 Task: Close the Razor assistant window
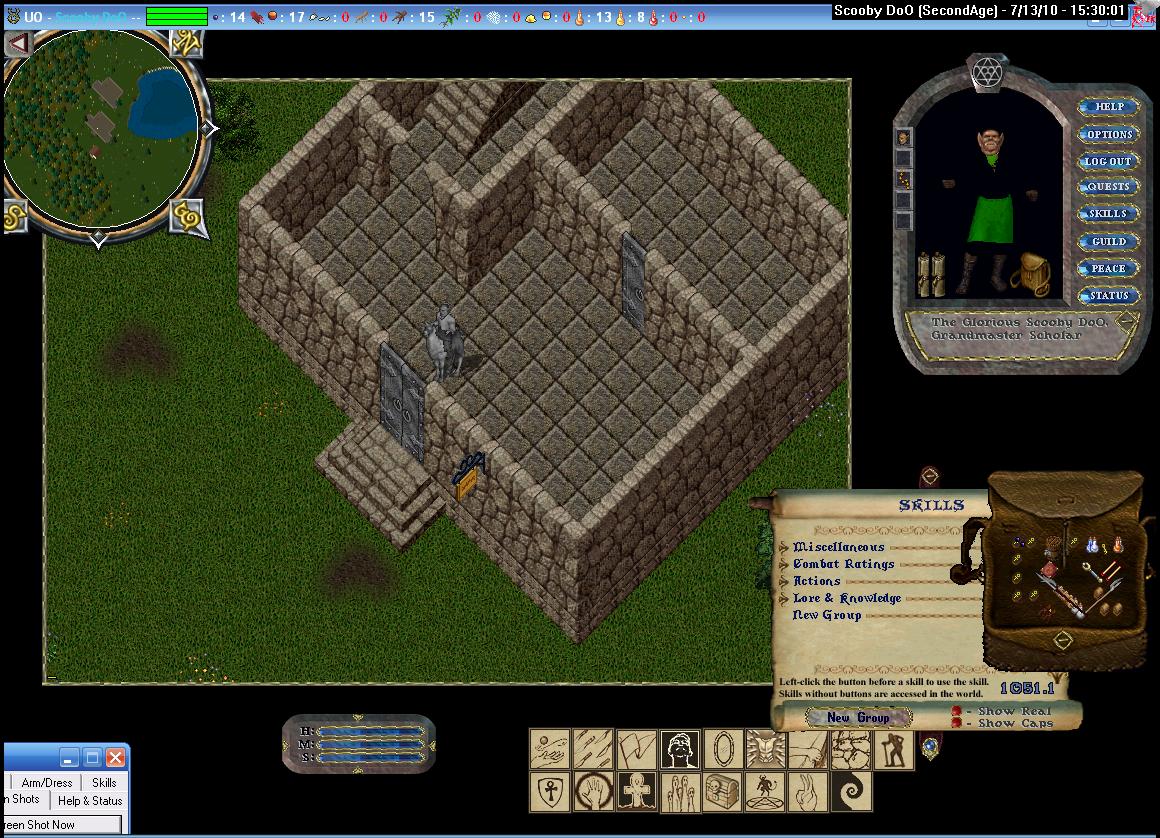(x=116, y=758)
